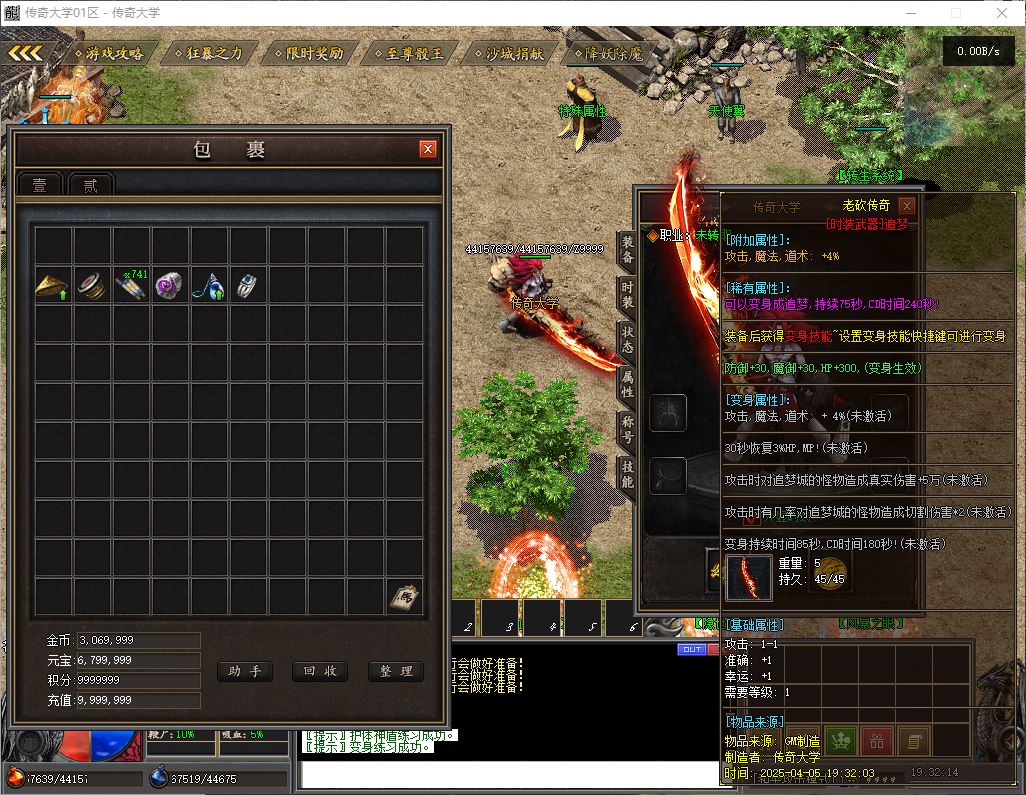The image size is (1026, 795).
Task: Switch to inventory tab 贰
Action: (91, 185)
